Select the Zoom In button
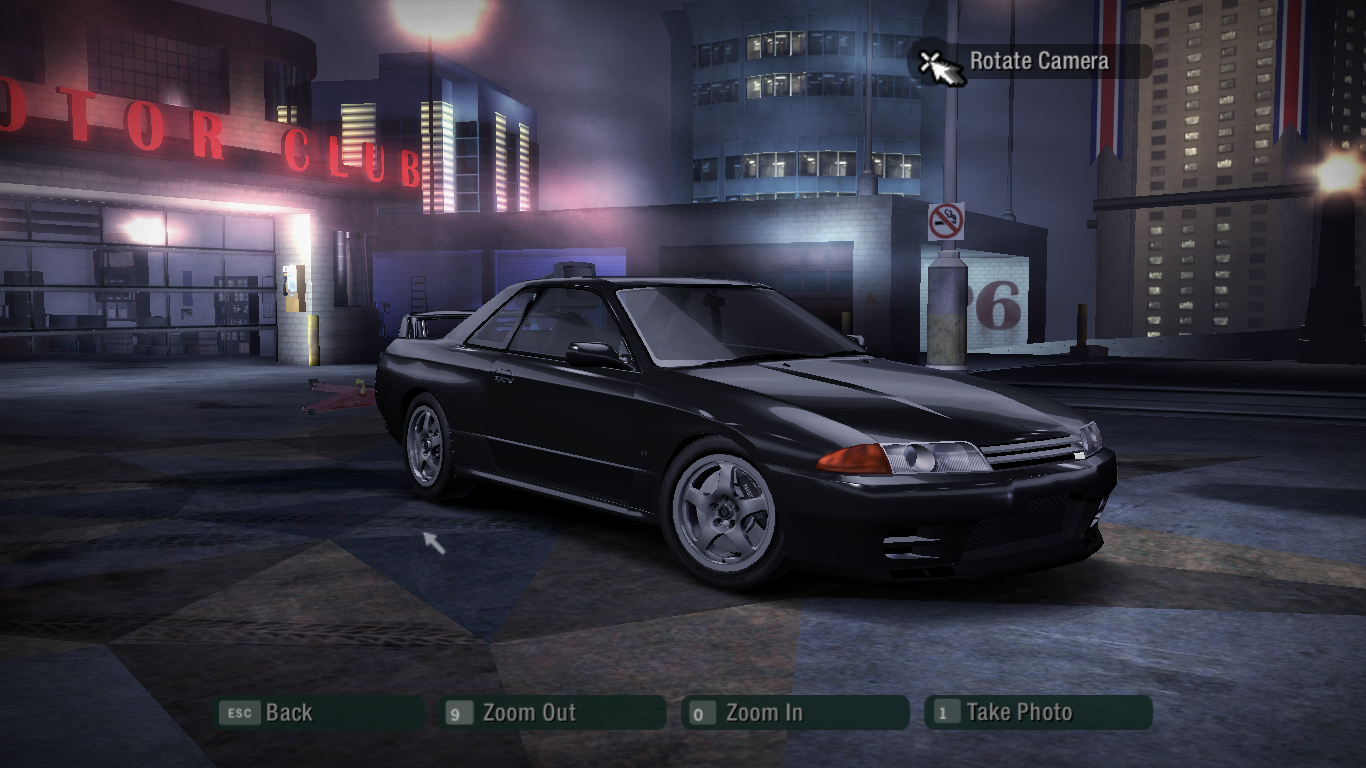Viewport: 1366px width, 768px height. point(795,713)
